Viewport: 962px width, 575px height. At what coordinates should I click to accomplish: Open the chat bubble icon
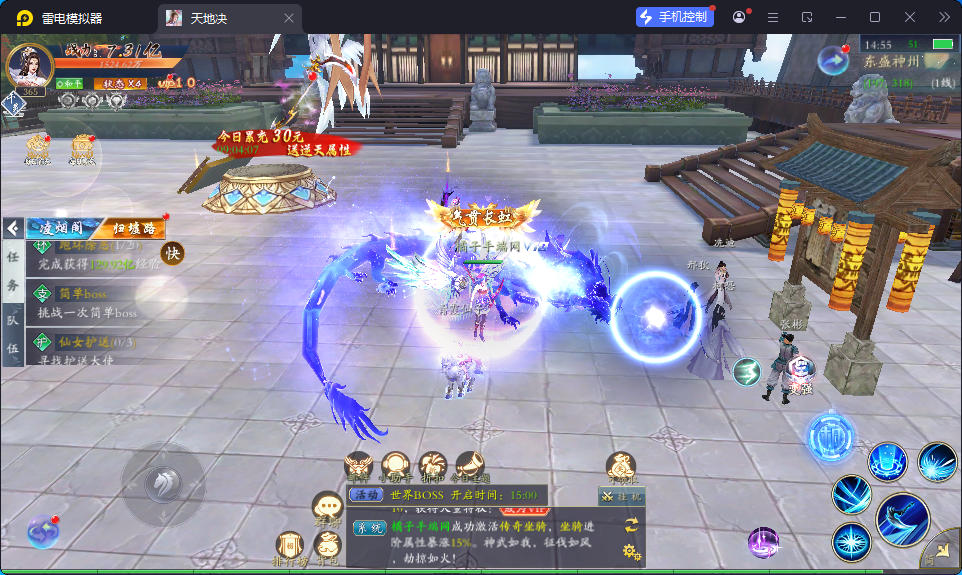[327, 506]
